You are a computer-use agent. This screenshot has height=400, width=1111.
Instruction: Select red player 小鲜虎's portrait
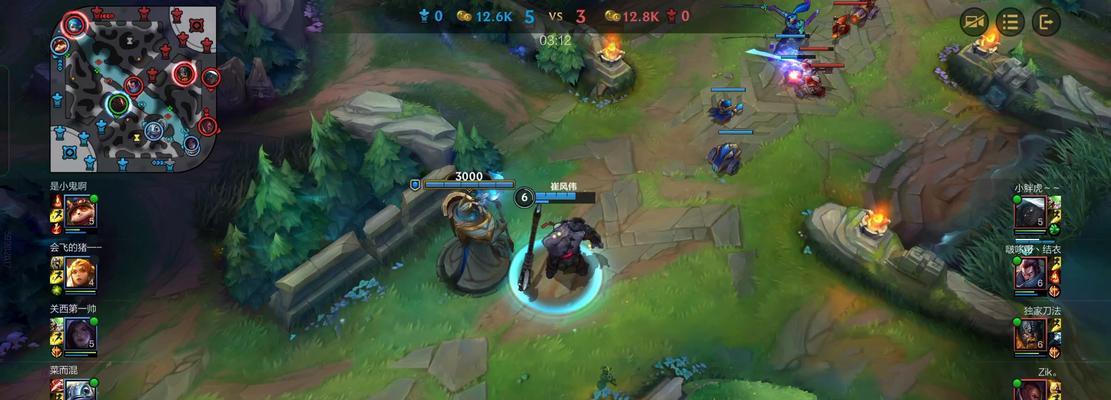point(1029,212)
